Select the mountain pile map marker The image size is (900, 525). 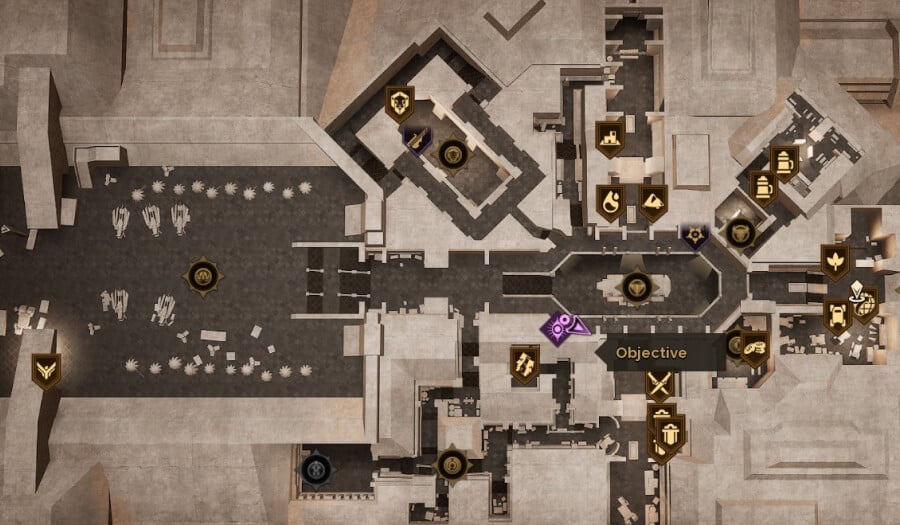[652, 201]
